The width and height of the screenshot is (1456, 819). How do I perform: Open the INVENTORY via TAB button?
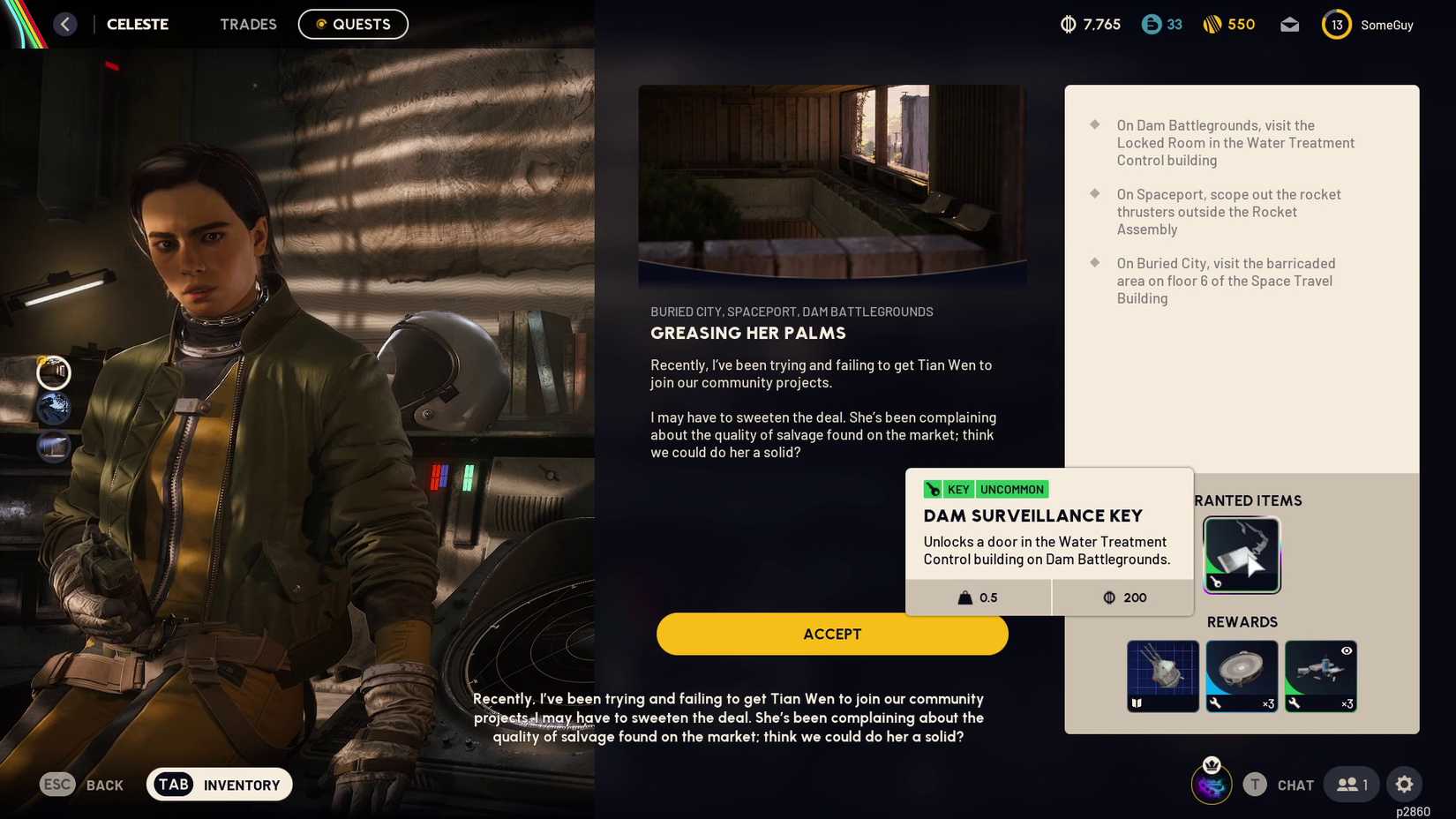click(x=219, y=784)
